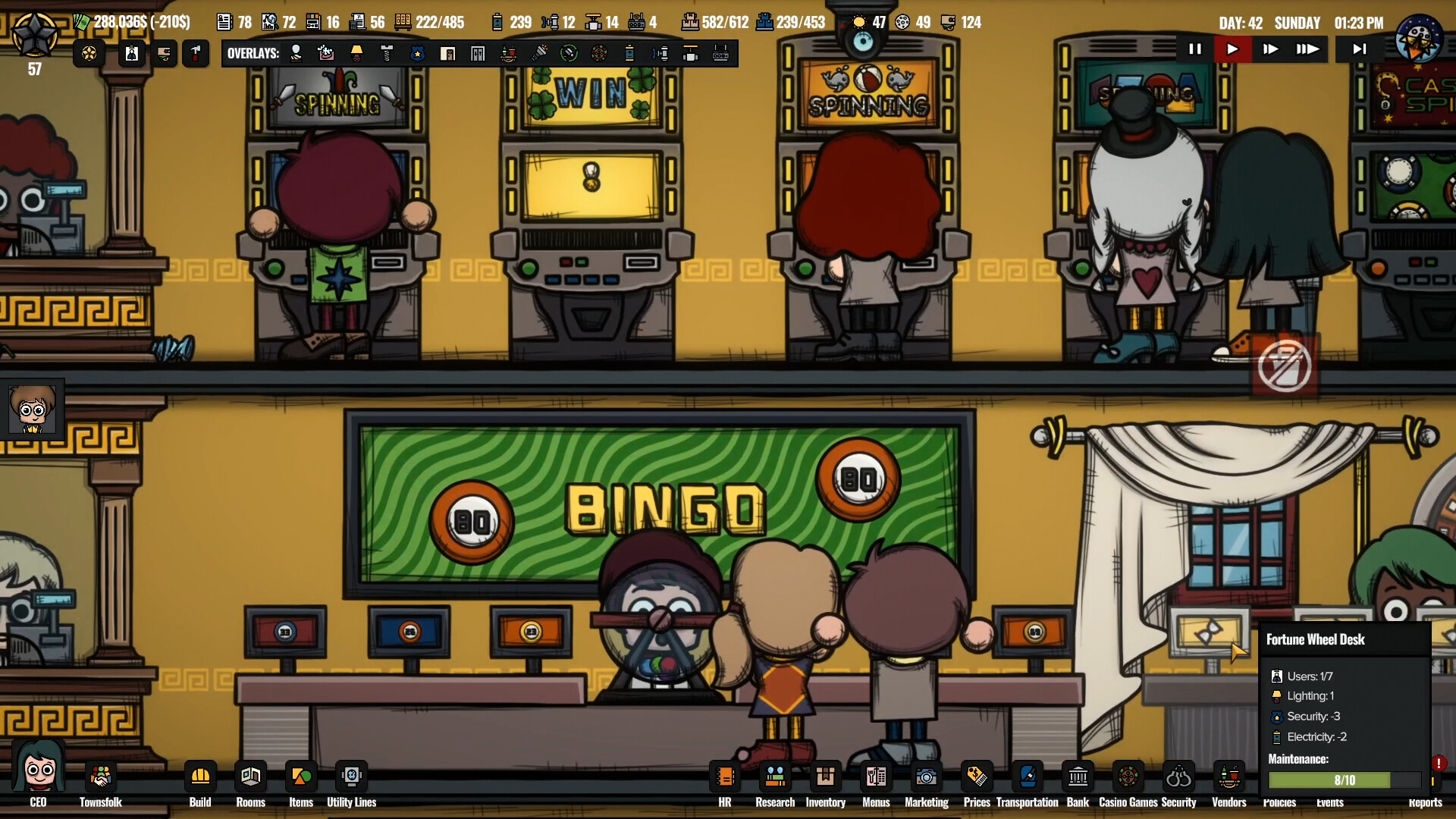Select the security badge overlay
Image resolution: width=1456 pixels, height=819 pixels.
pyautogui.click(x=418, y=53)
